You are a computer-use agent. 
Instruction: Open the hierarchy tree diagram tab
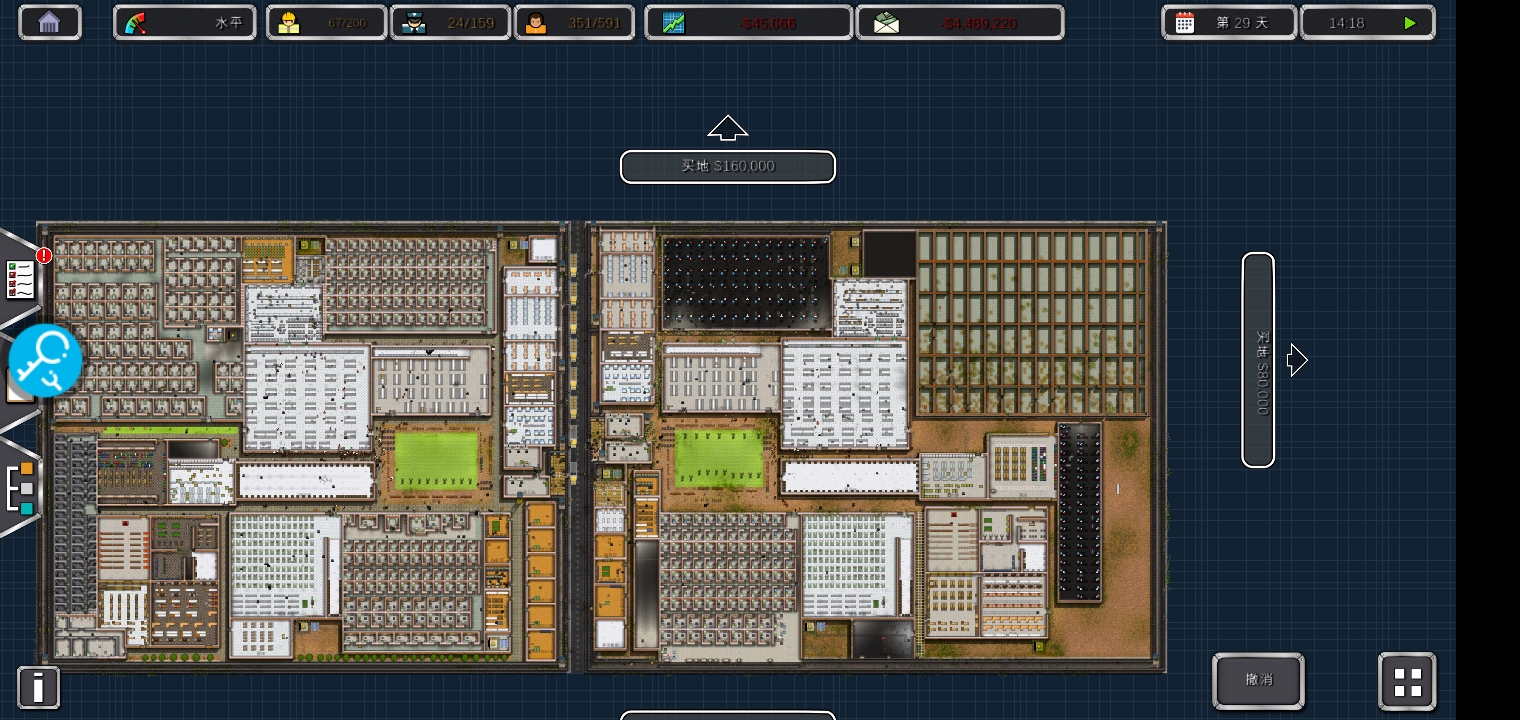point(21,488)
